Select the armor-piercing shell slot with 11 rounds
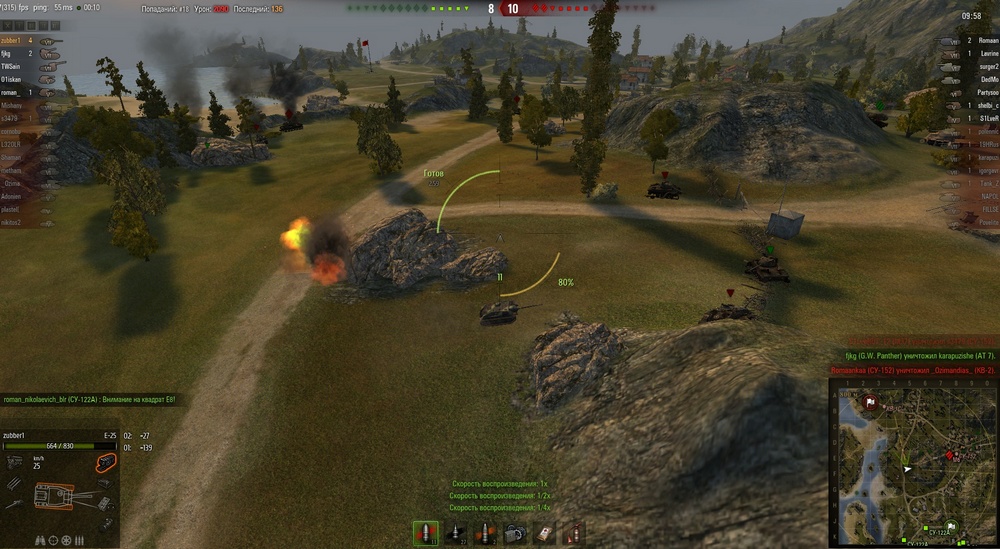Screen dimensions: 1000x549 click(x=426, y=533)
